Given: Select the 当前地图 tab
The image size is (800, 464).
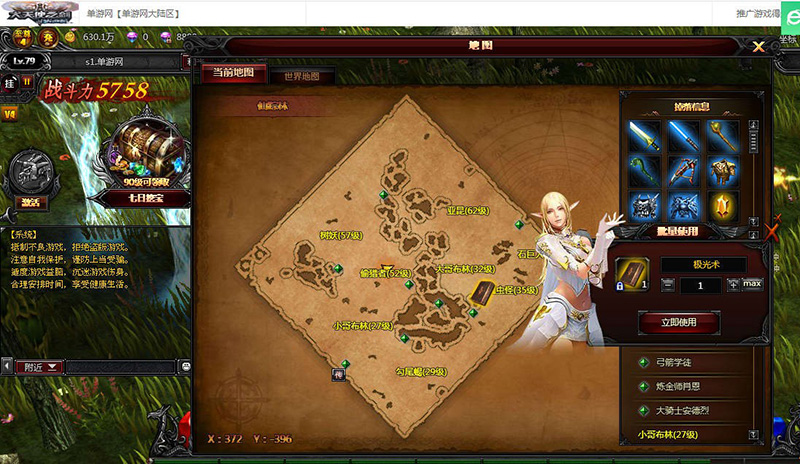Looking at the screenshot, I should pyautogui.click(x=233, y=73).
